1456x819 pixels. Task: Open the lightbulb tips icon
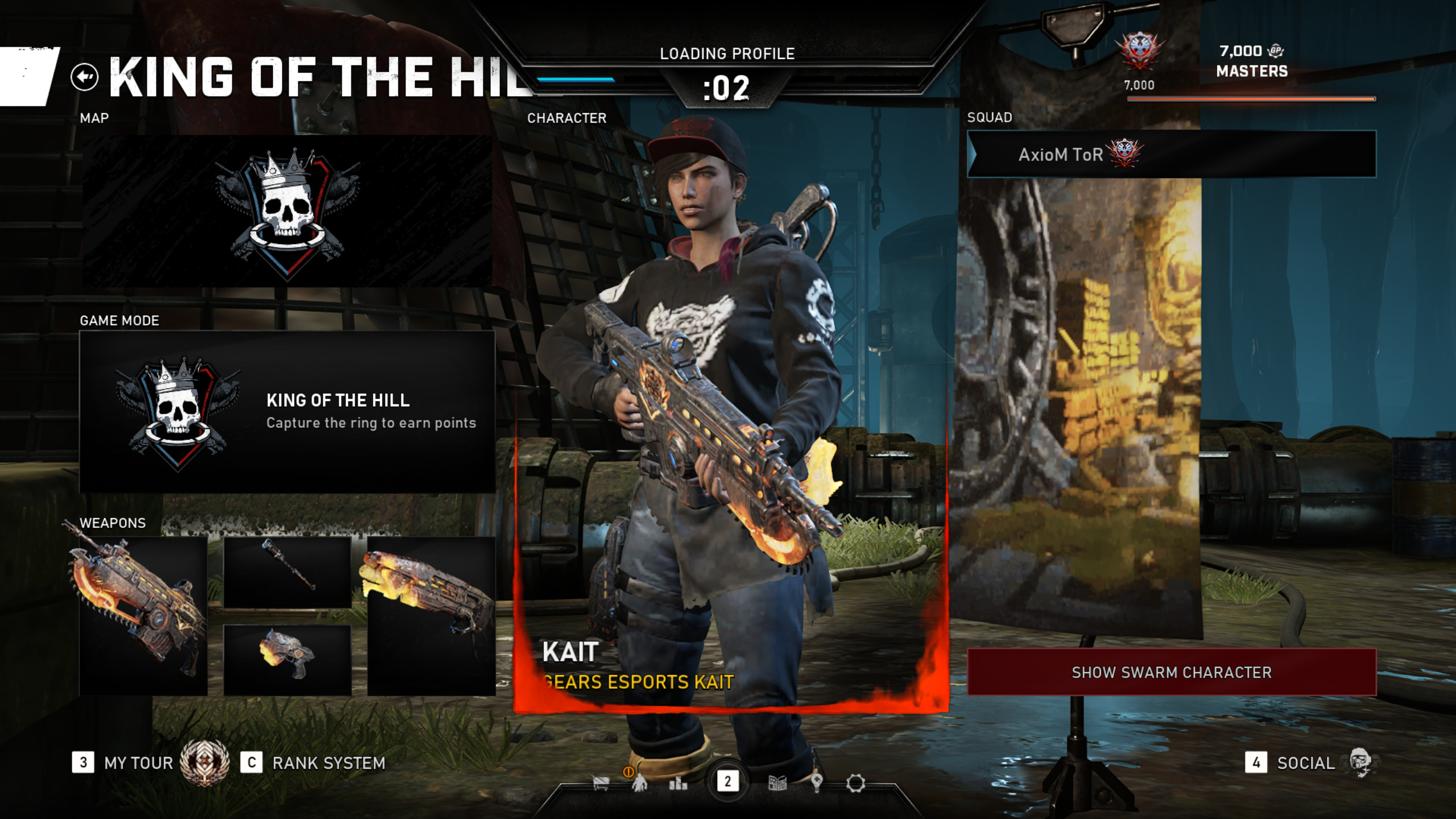coord(817,784)
